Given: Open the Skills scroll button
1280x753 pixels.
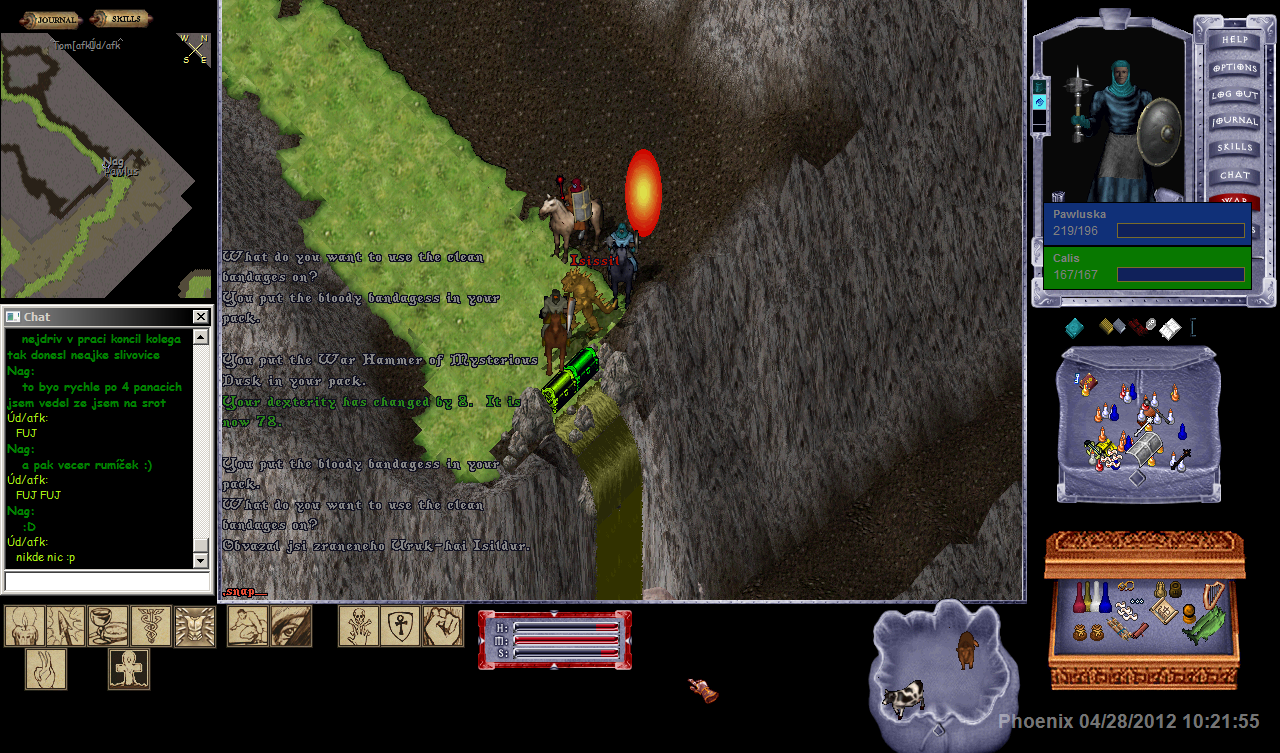Looking at the screenshot, I should point(120,19).
